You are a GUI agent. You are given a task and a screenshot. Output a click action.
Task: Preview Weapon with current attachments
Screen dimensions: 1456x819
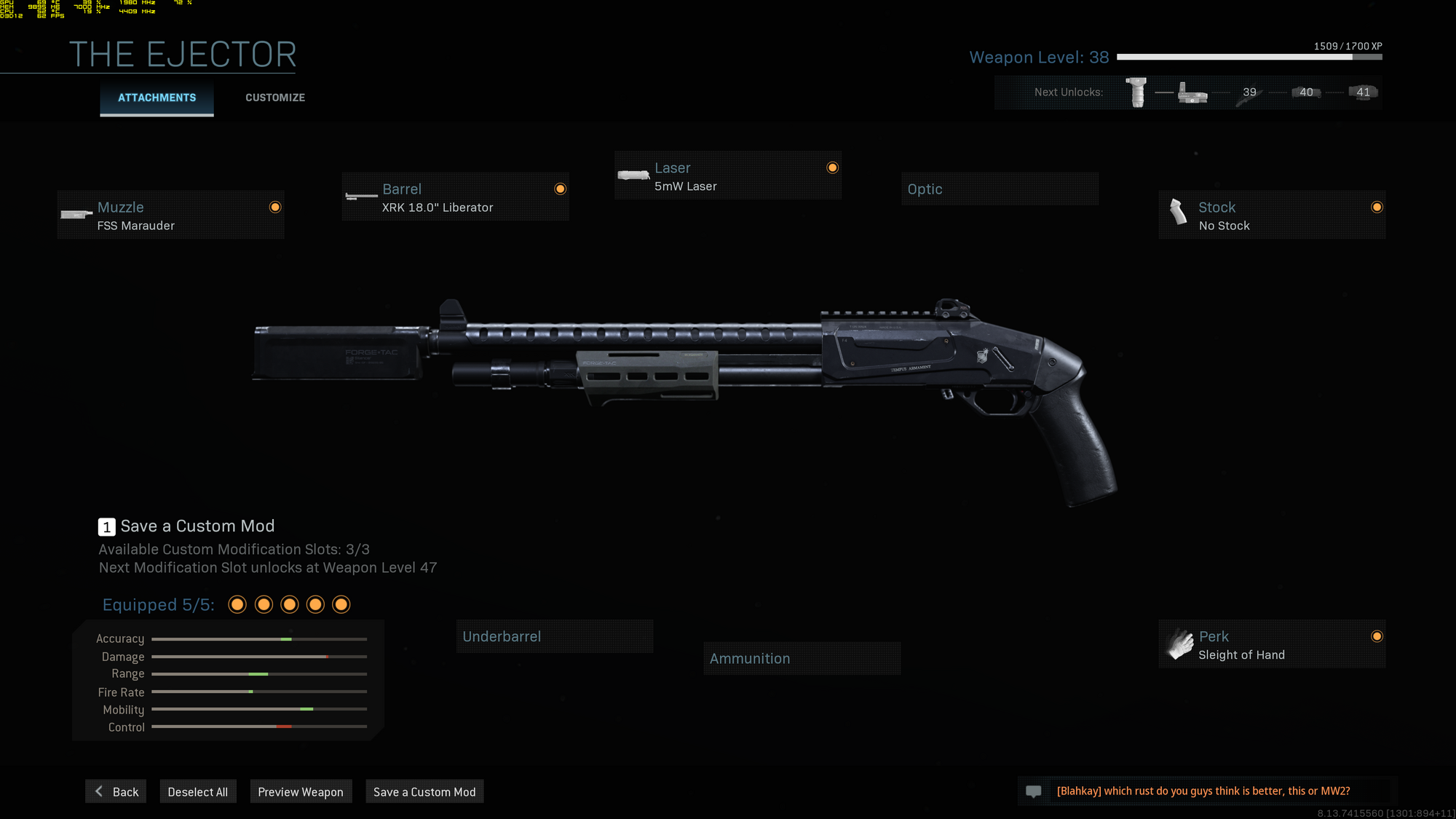pos(301,791)
